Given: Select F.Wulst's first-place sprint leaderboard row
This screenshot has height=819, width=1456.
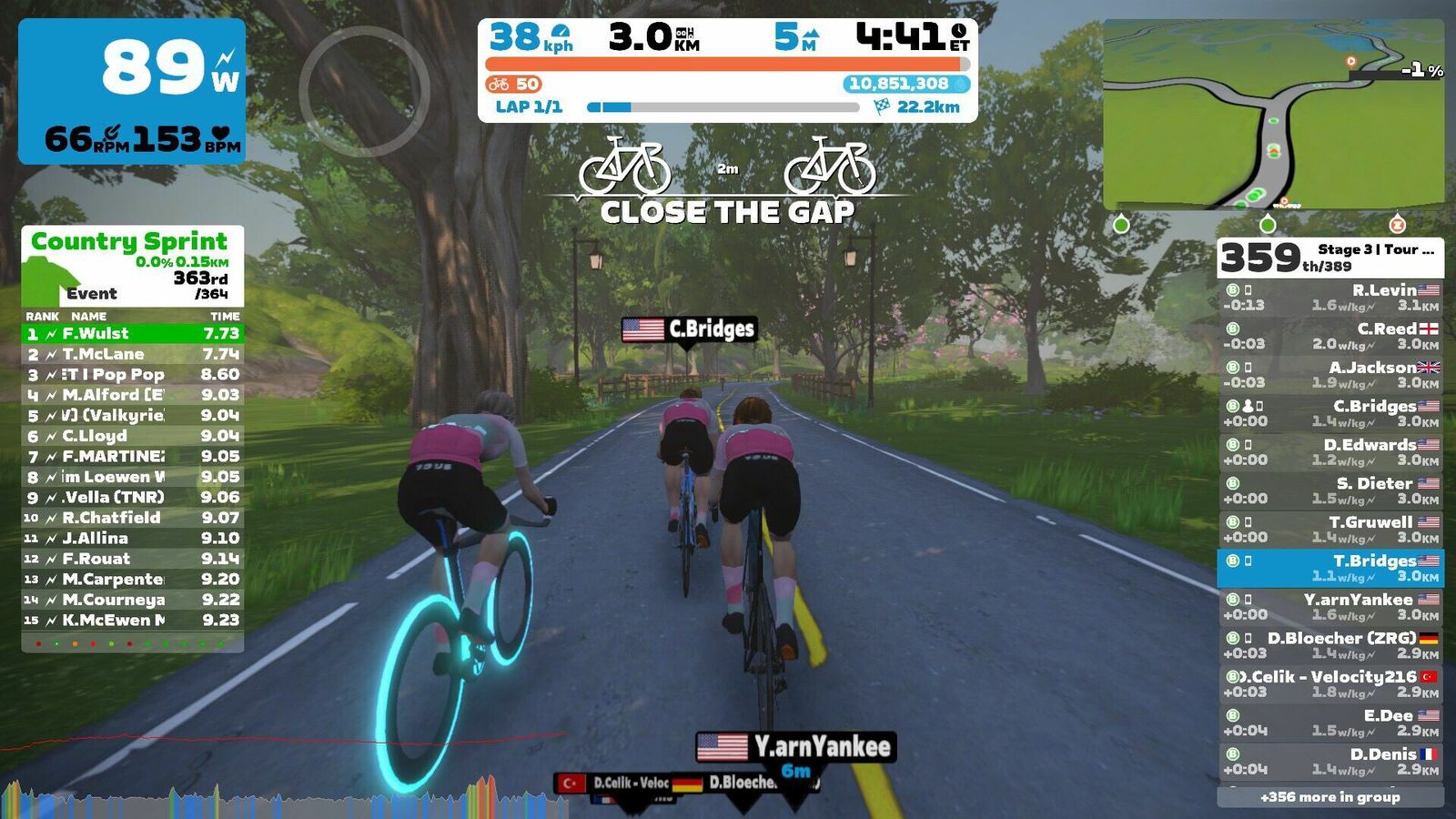Looking at the screenshot, I should pyautogui.click(x=132, y=334).
